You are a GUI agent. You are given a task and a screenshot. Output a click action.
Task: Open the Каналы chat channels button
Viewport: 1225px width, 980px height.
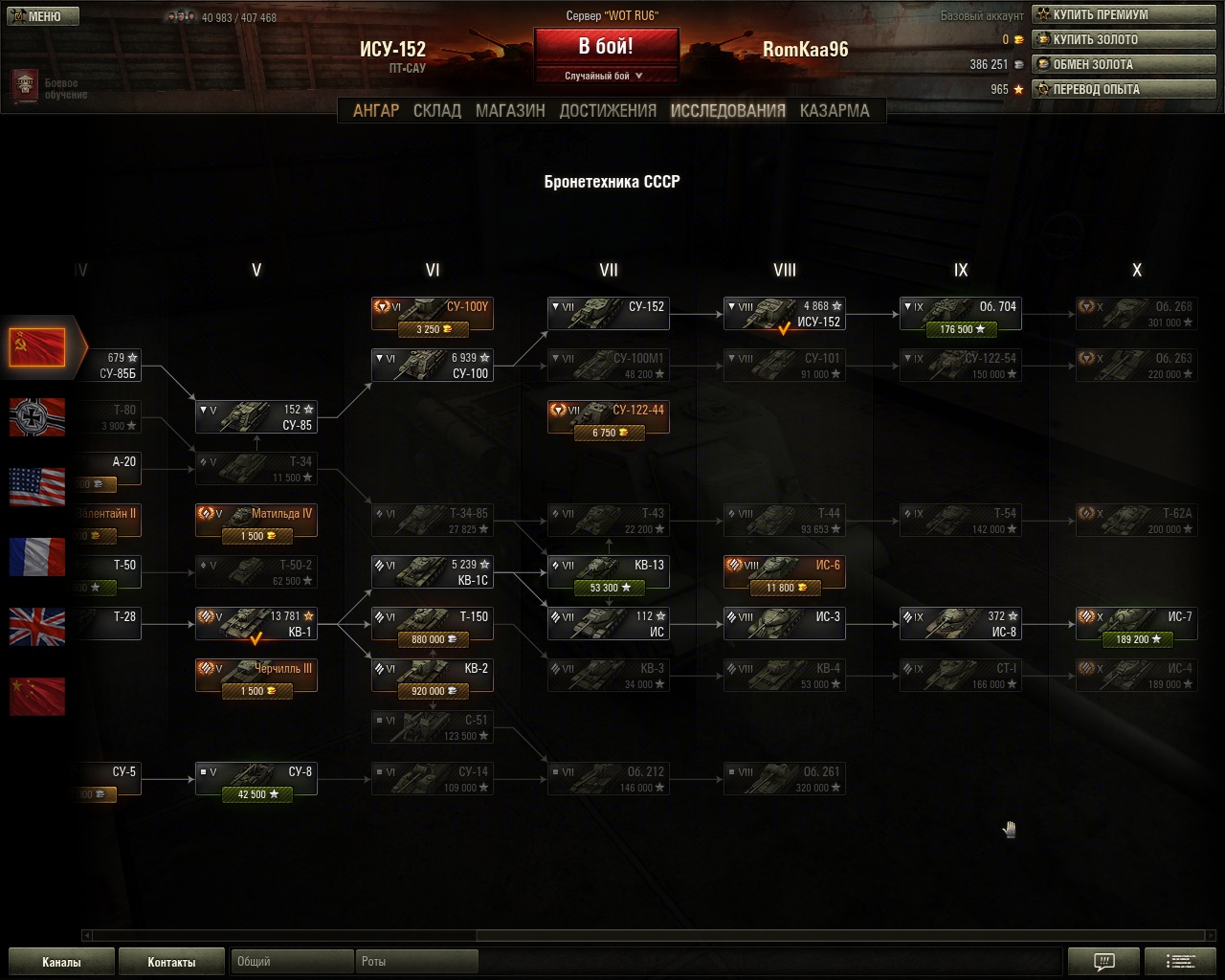point(61,962)
